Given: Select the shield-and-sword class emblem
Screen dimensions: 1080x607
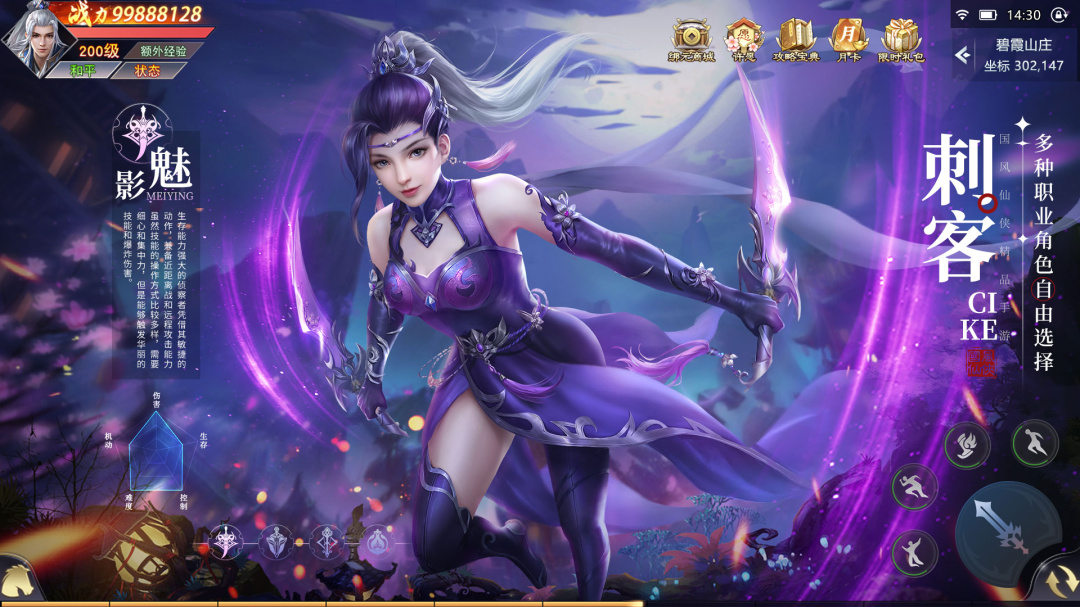Looking at the screenshot, I should pos(275,542).
